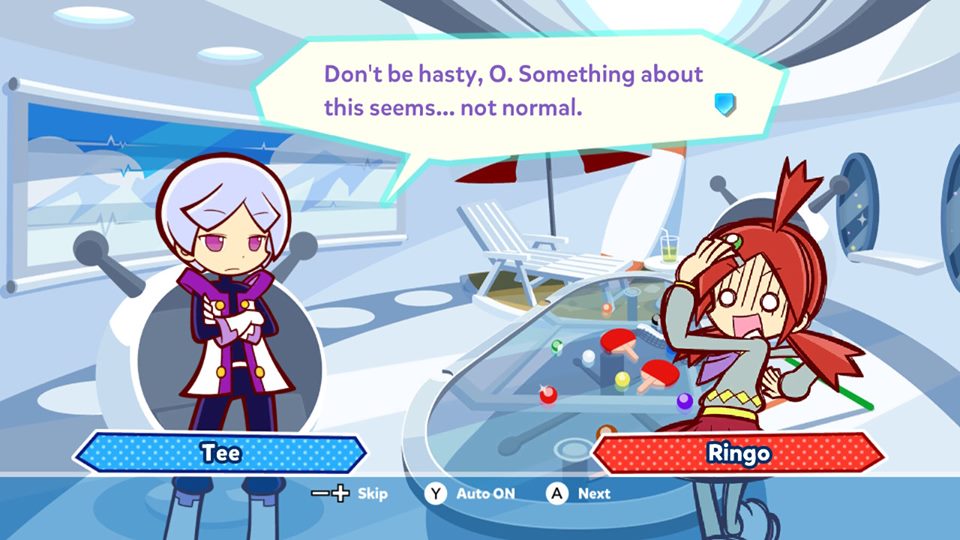Click the blue continue marker in the speech bubble
Viewport: 960px width, 540px height.
point(726,103)
